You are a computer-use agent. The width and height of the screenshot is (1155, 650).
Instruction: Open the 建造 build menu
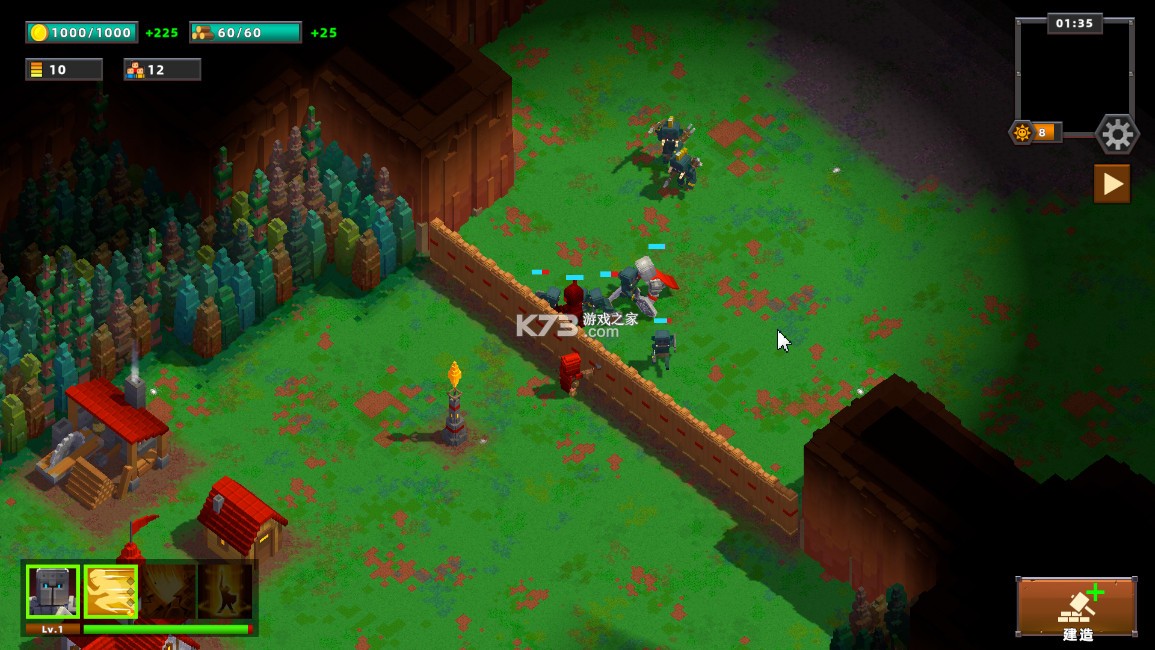tap(1076, 608)
